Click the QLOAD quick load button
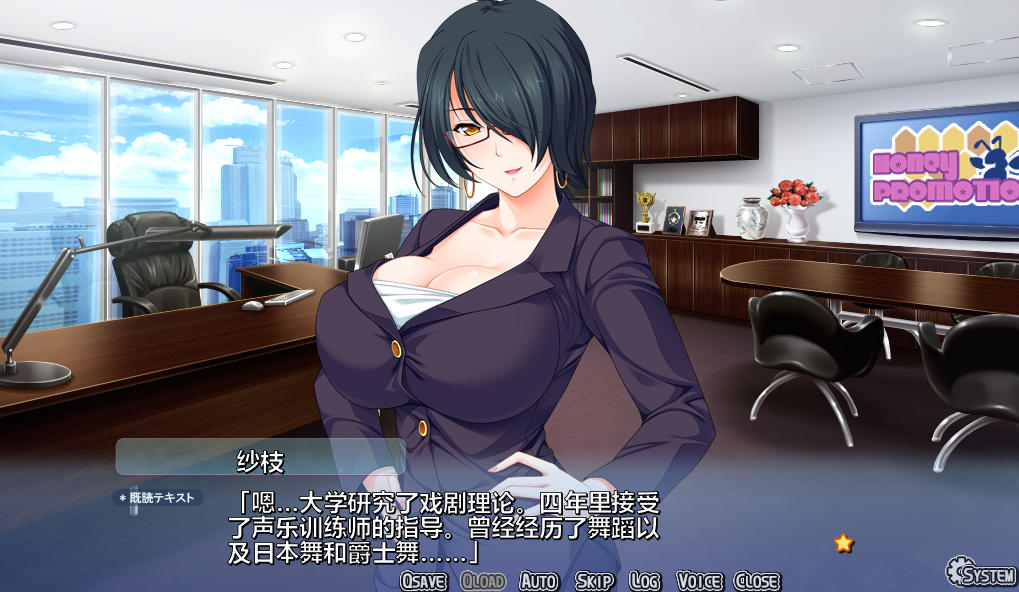1019x592 pixels. [x=483, y=581]
